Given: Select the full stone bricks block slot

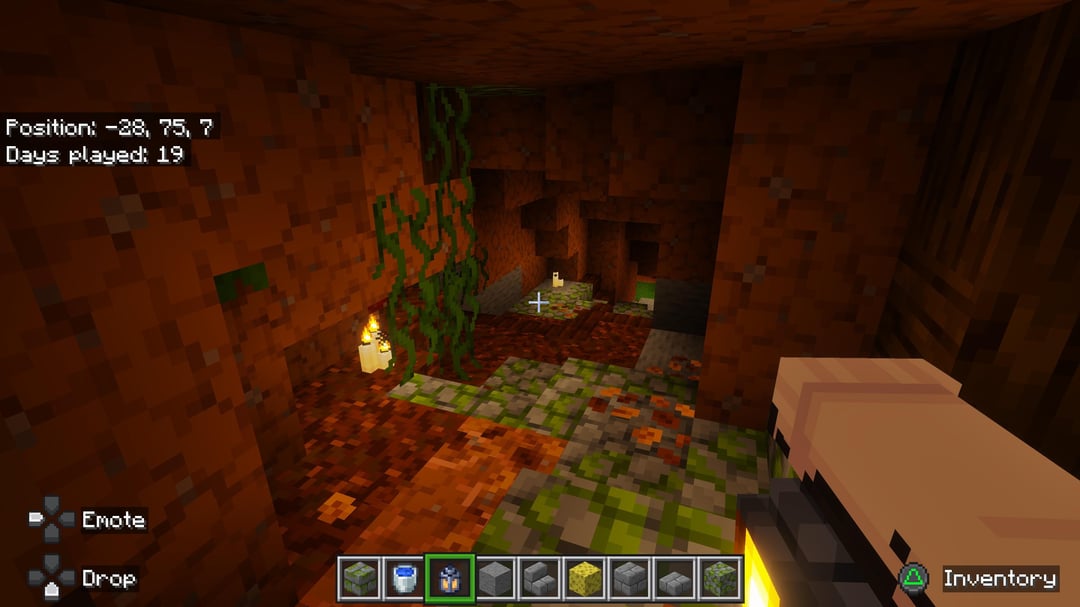Looking at the screenshot, I should click(631, 579).
